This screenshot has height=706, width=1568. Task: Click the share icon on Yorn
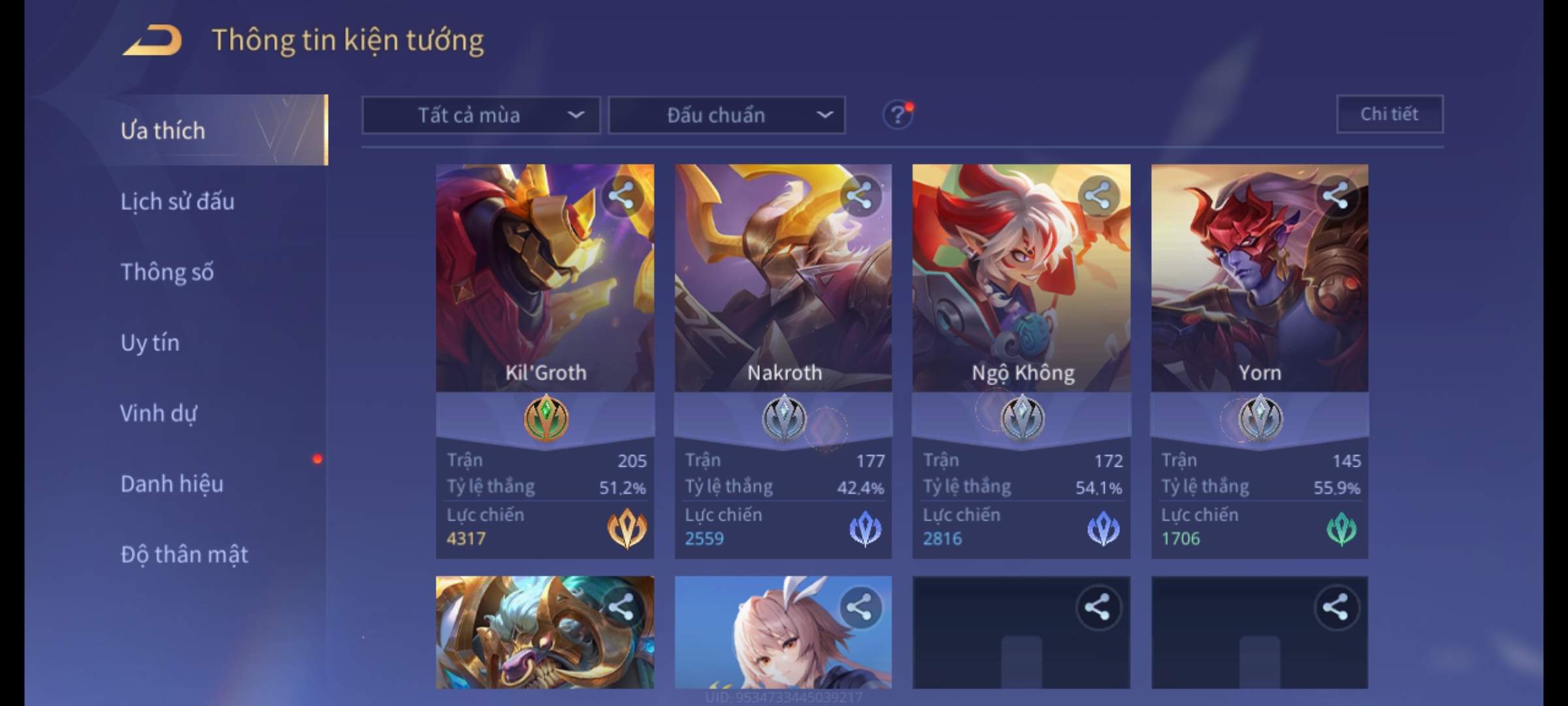point(1335,195)
